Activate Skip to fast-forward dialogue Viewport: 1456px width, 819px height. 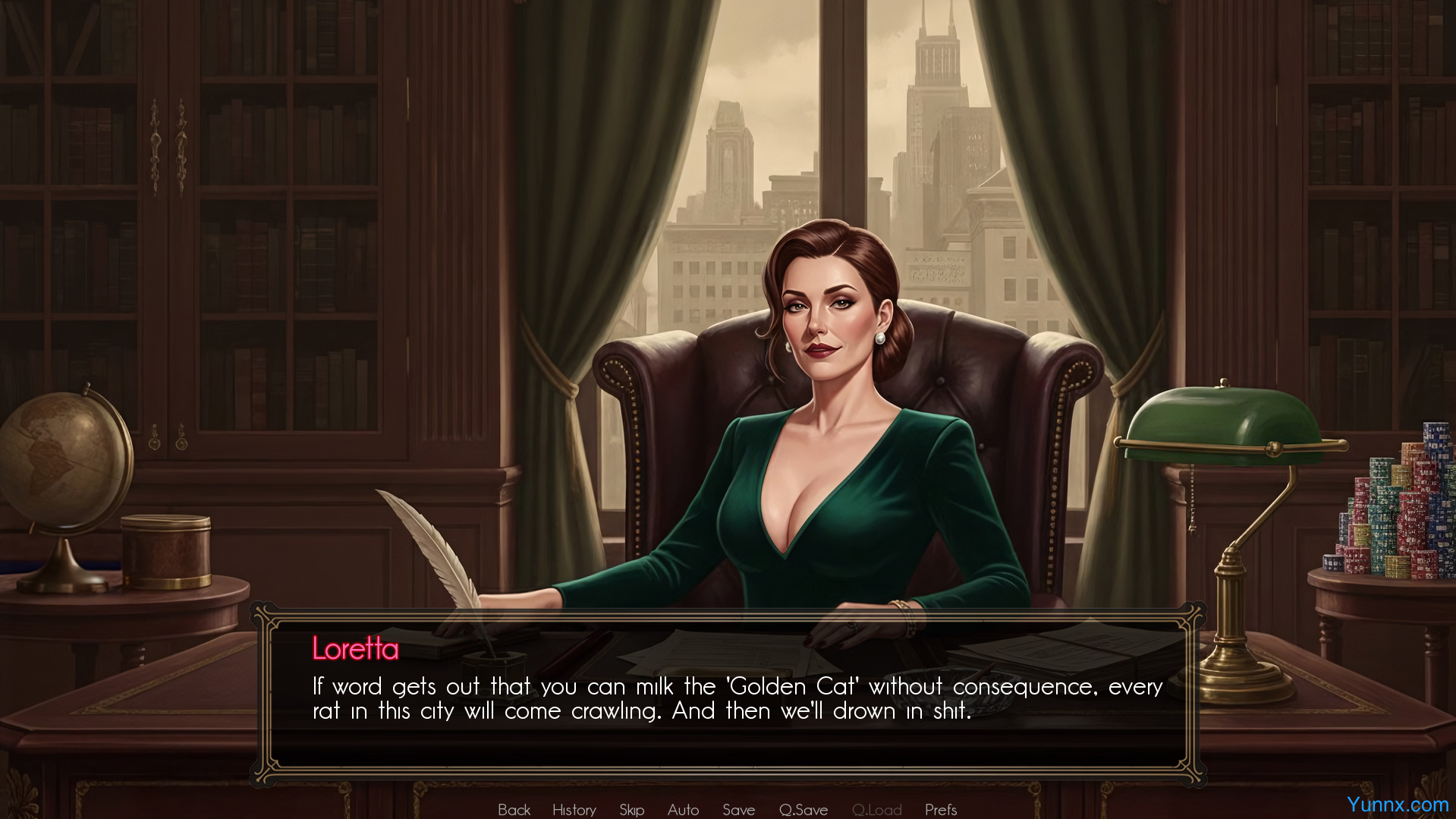click(x=631, y=810)
